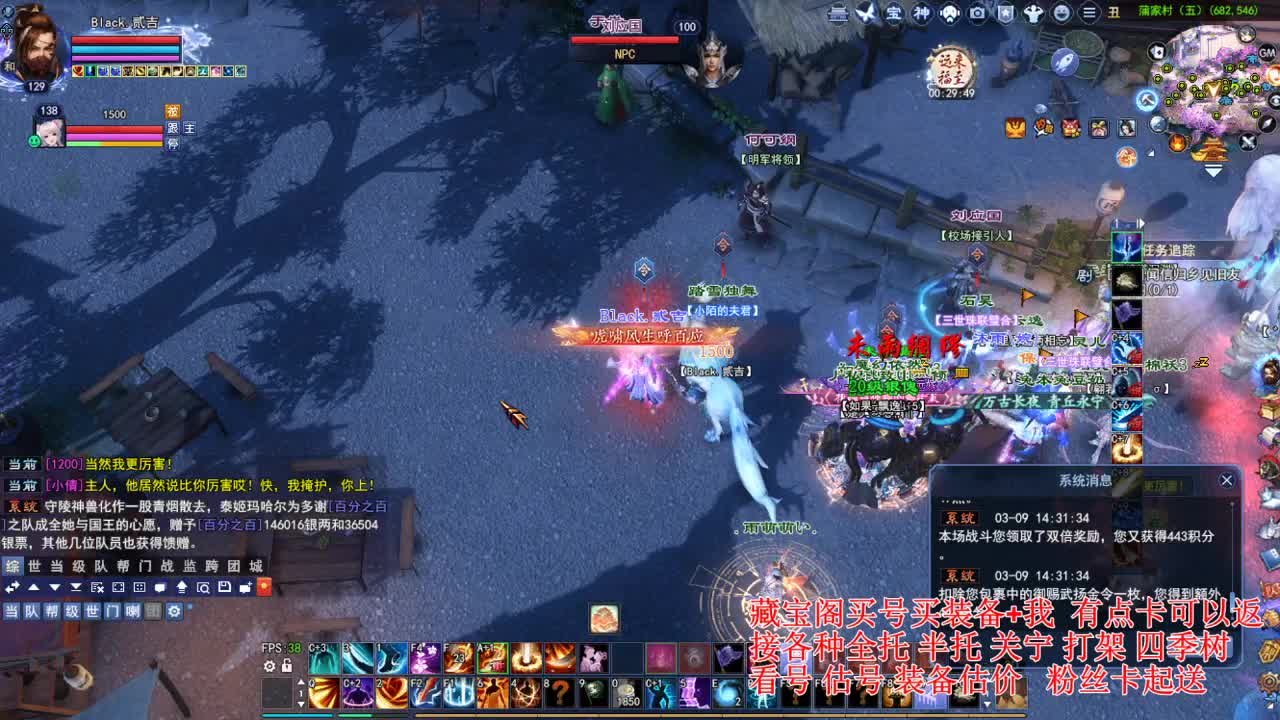Open chat settings via the gear icon
The width and height of the screenshot is (1280, 720).
(174, 611)
